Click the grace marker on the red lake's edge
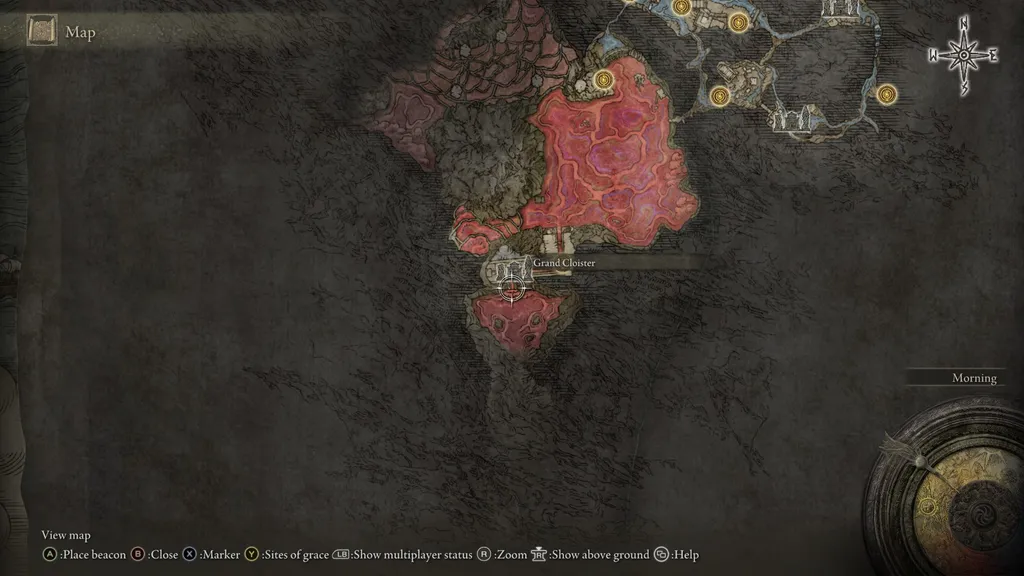The image size is (1024, 576). pyautogui.click(x=602, y=79)
